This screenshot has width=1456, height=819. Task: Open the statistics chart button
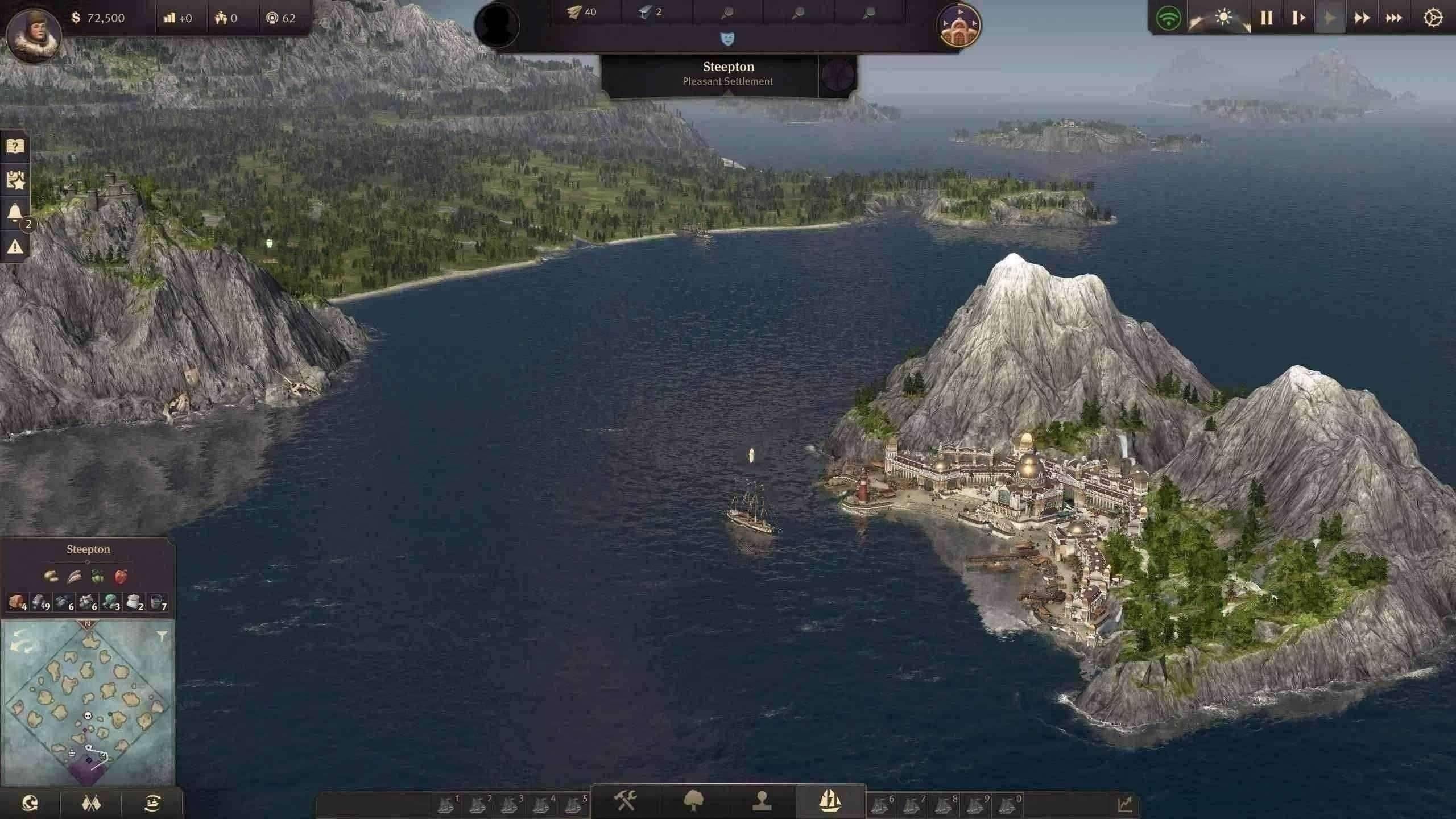(x=1124, y=804)
